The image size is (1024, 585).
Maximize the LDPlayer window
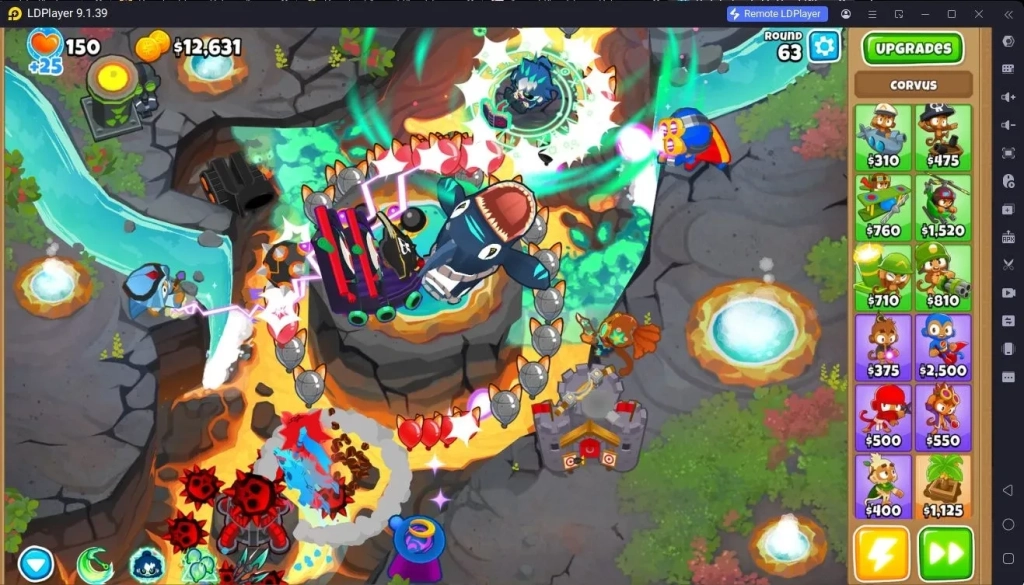coord(951,14)
